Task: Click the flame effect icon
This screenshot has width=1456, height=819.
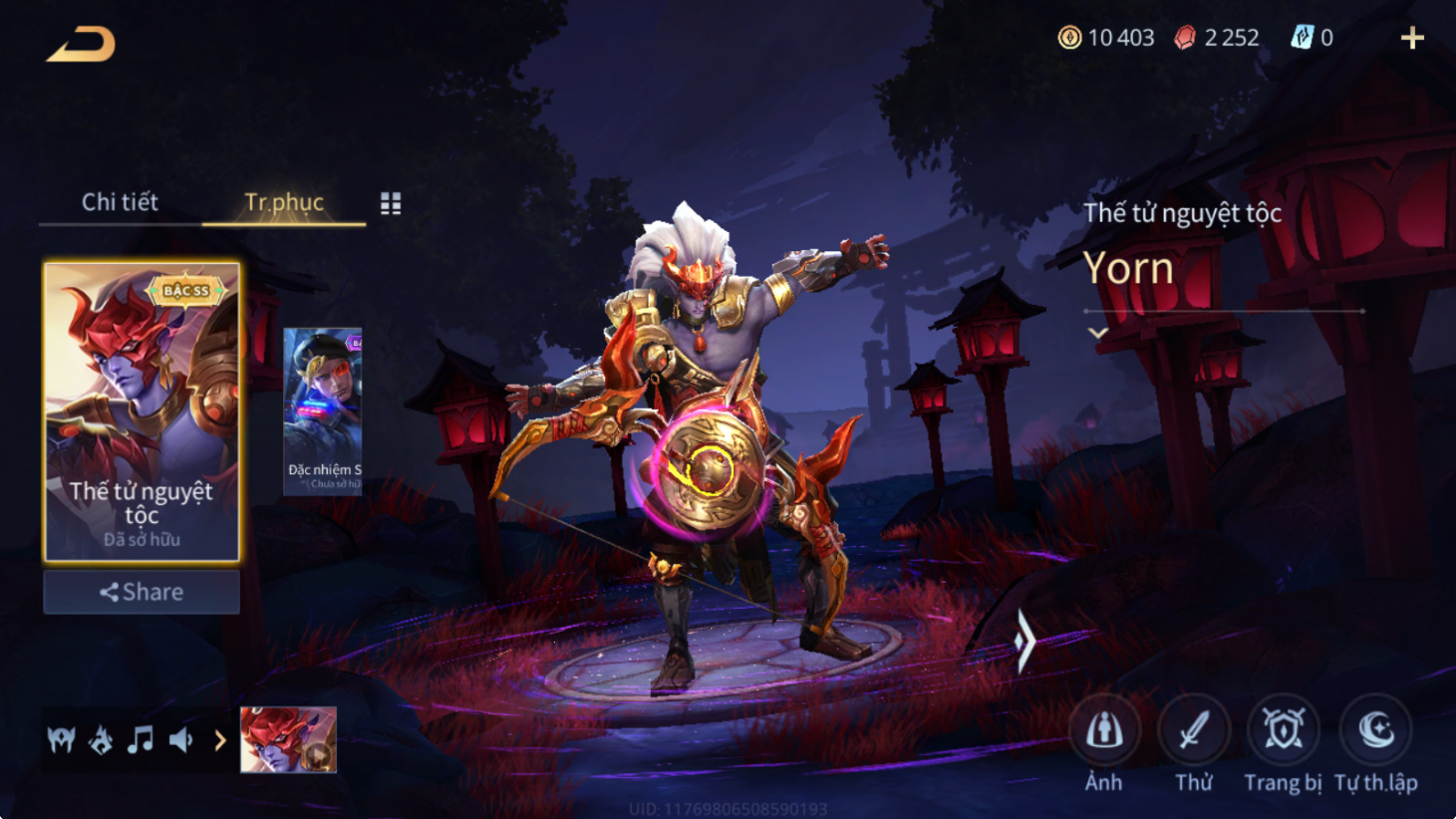Action: pyautogui.click(x=101, y=740)
